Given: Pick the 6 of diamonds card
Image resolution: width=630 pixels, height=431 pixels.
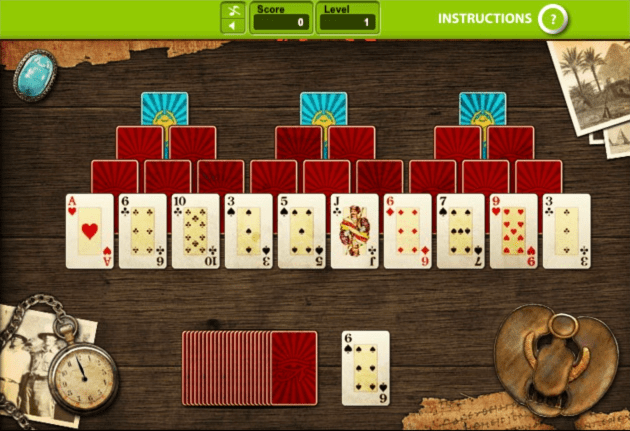Looking at the screenshot, I should click(407, 231).
